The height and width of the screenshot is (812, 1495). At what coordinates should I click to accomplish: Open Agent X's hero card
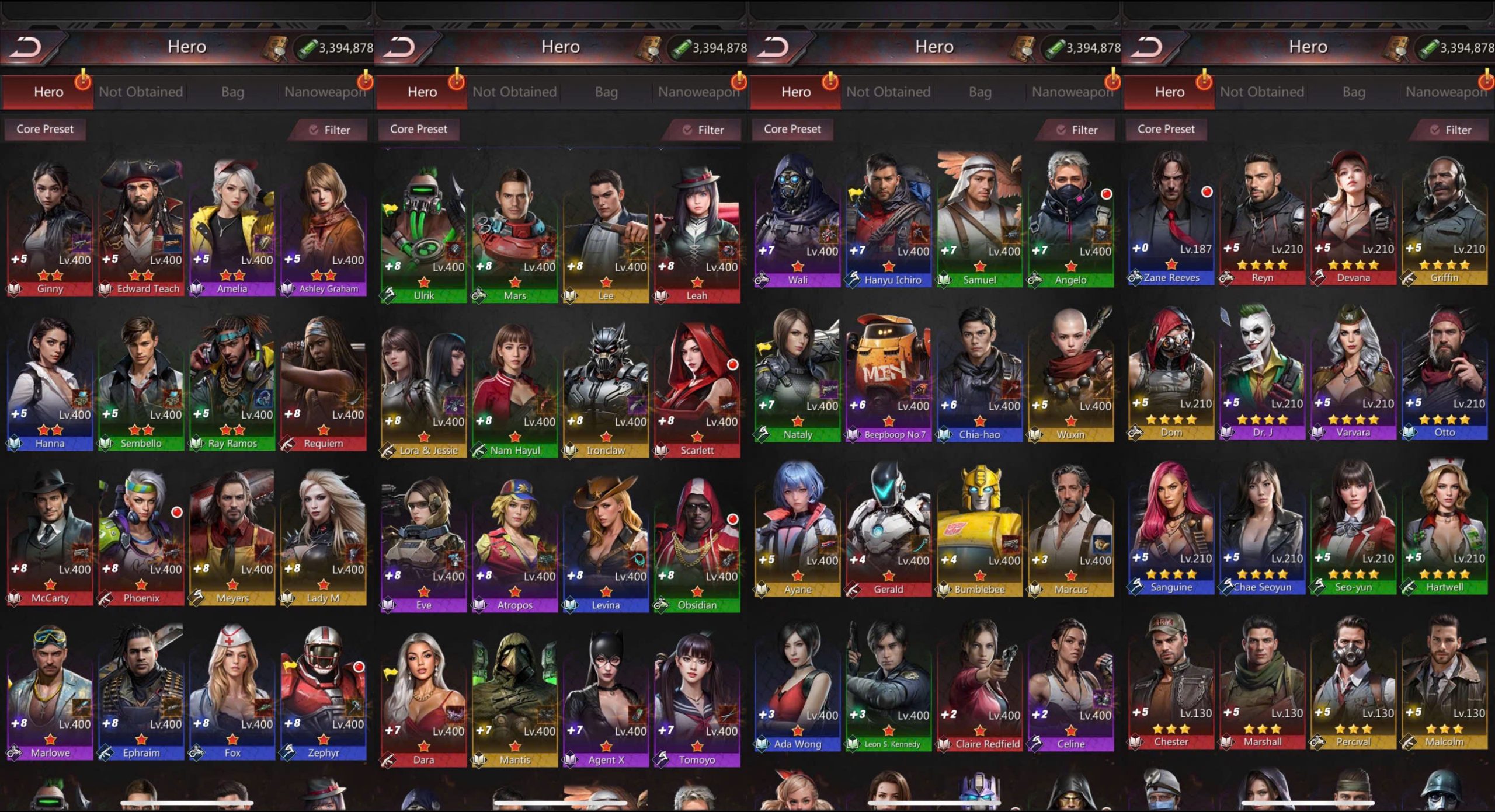point(606,699)
